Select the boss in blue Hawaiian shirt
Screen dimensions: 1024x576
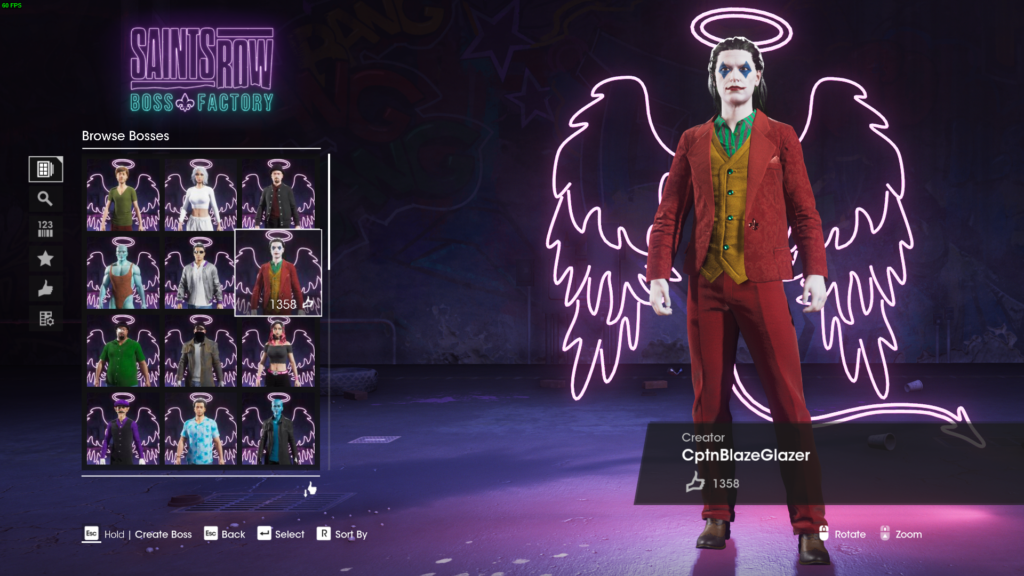(x=200, y=429)
